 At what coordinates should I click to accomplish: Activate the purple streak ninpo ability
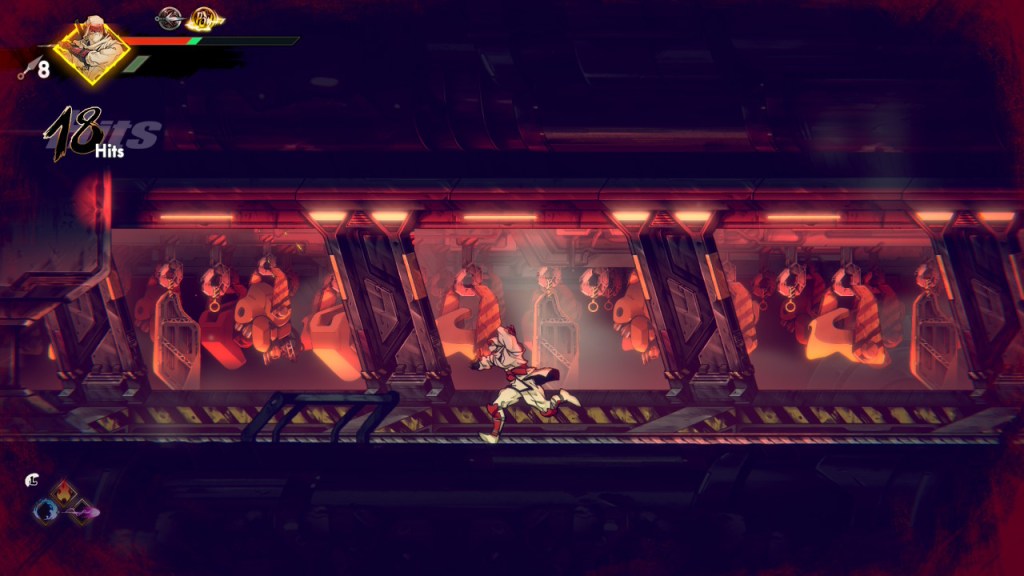coord(82,512)
